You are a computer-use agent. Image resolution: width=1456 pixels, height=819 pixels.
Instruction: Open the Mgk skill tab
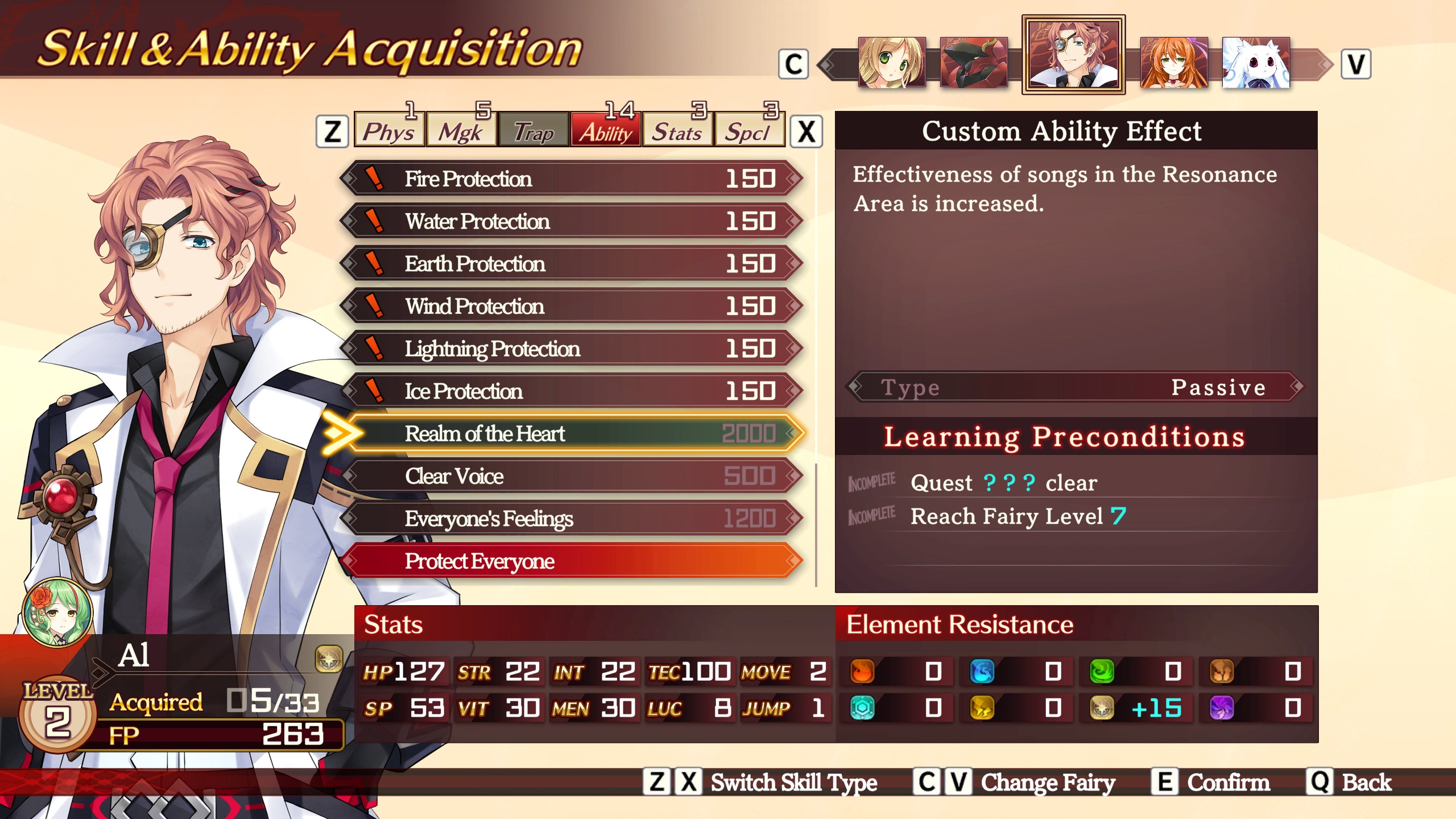[461, 131]
